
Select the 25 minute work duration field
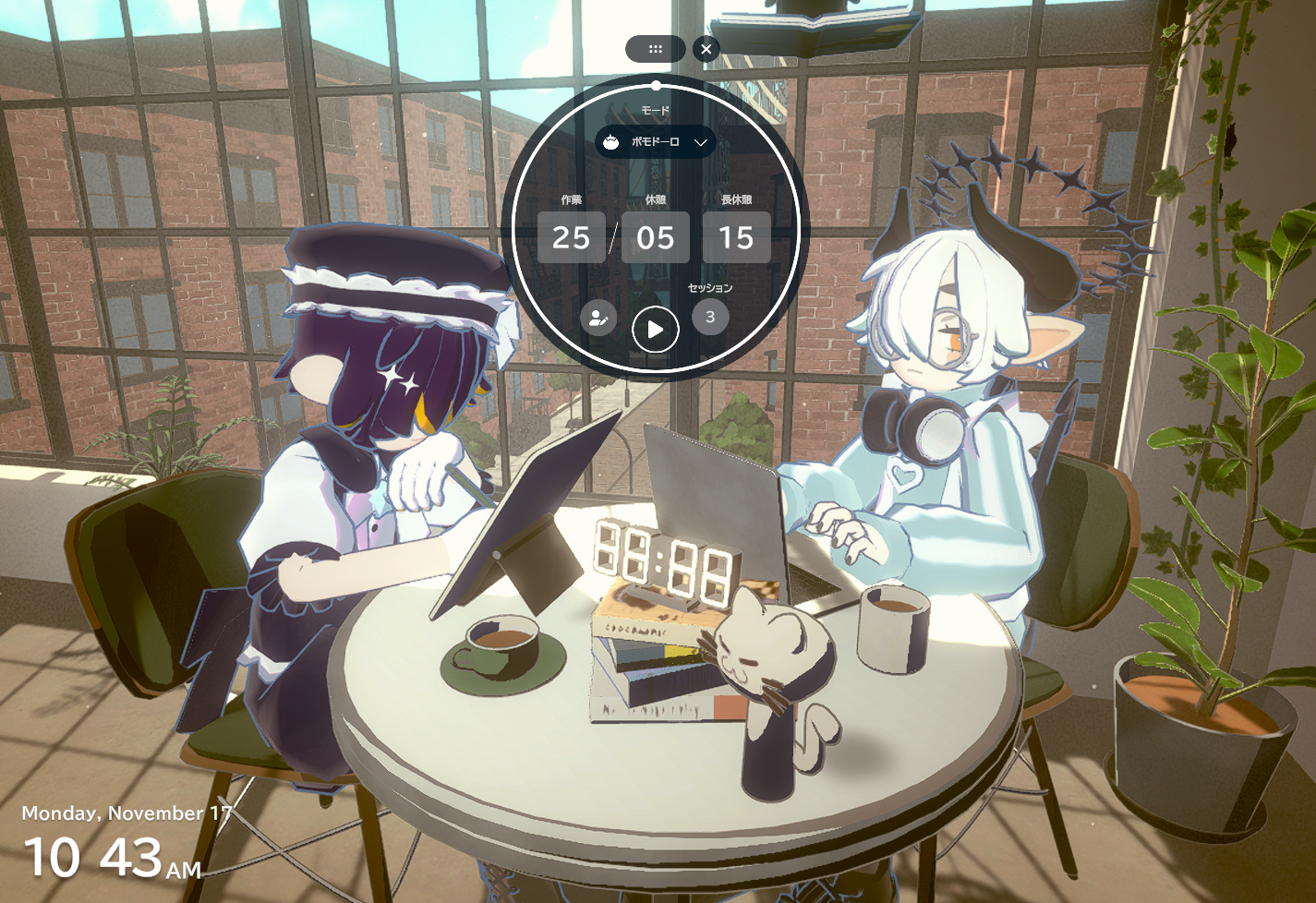coord(571,238)
